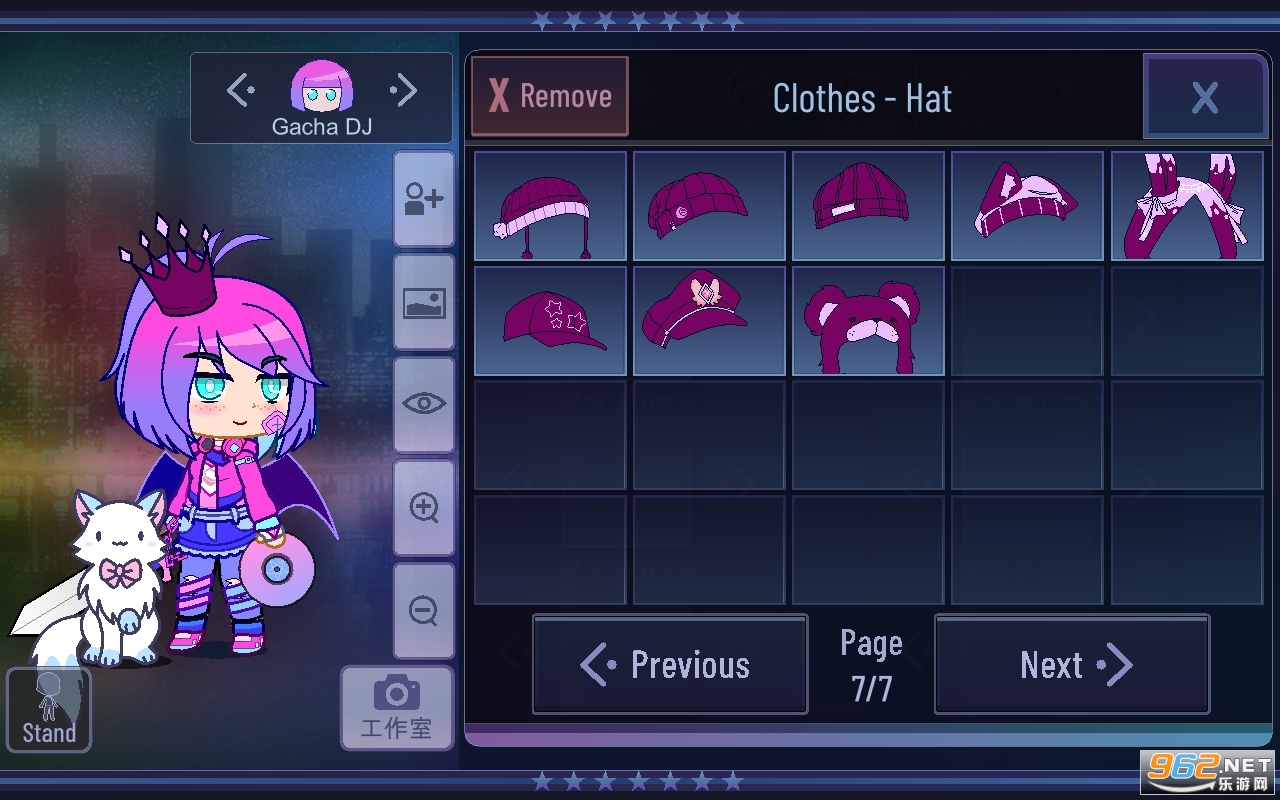
Task: Equip the star baseball cap
Action: (550, 321)
